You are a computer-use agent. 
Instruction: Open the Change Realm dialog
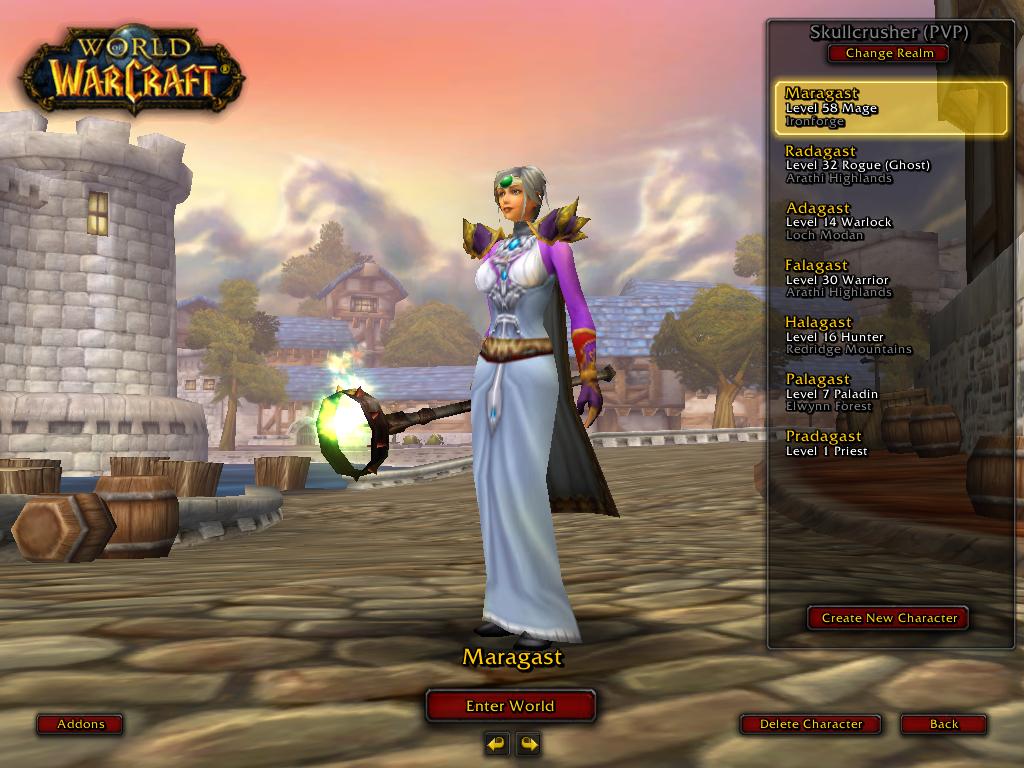coord(888,53)
